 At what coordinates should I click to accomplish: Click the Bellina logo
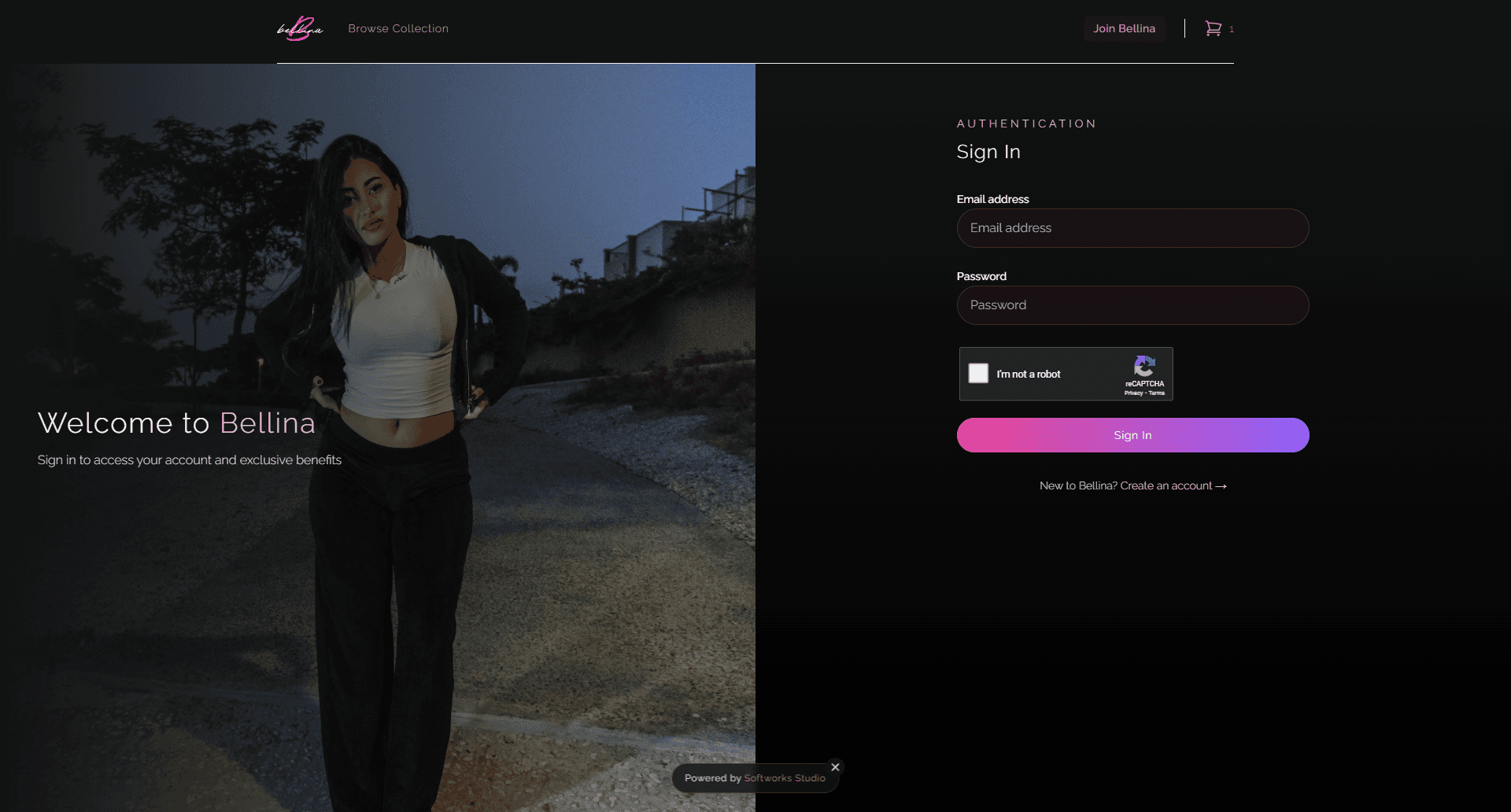299,28
